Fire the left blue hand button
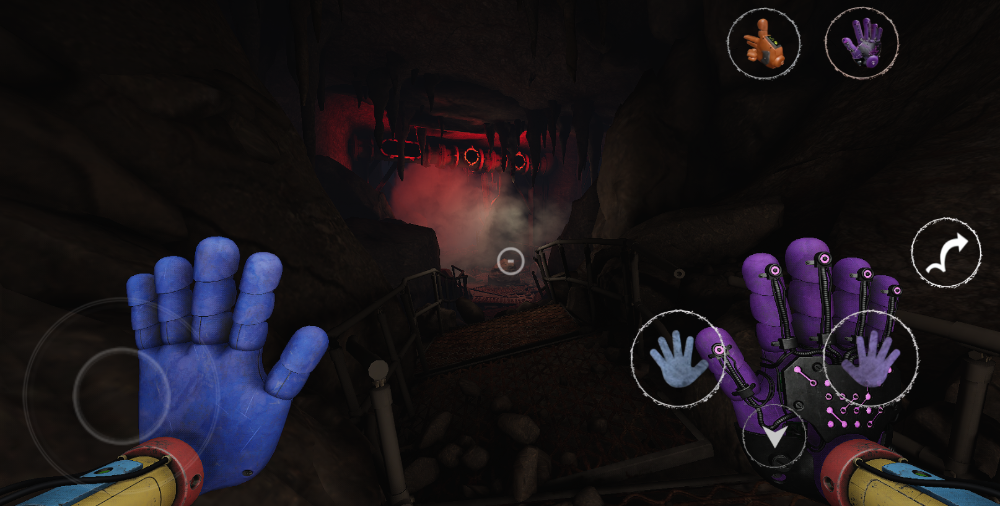 [x=678, y=357]
